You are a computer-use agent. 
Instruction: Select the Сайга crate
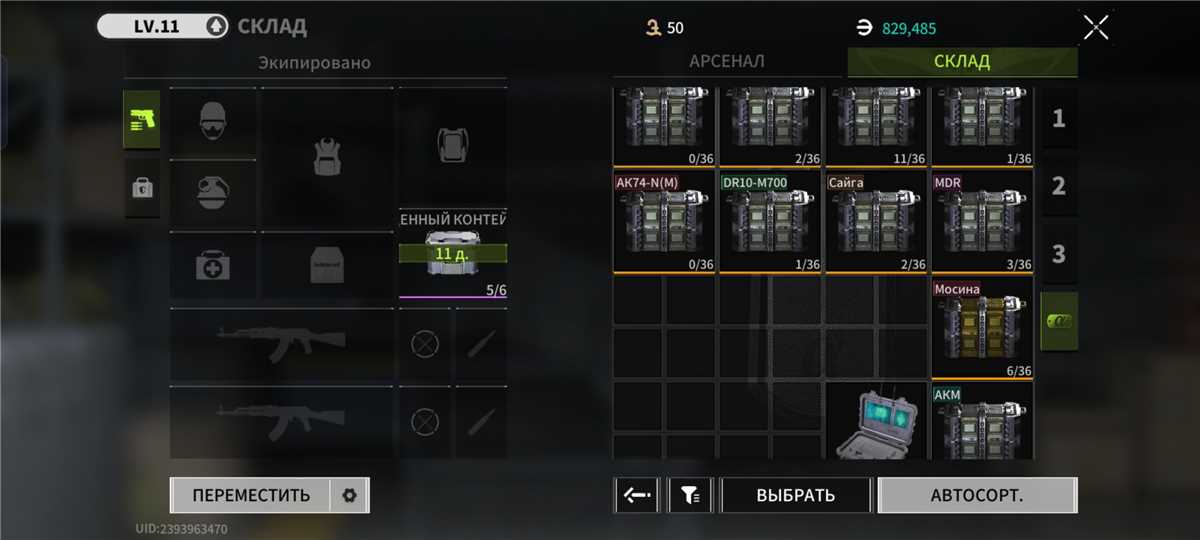coord(876,222)
